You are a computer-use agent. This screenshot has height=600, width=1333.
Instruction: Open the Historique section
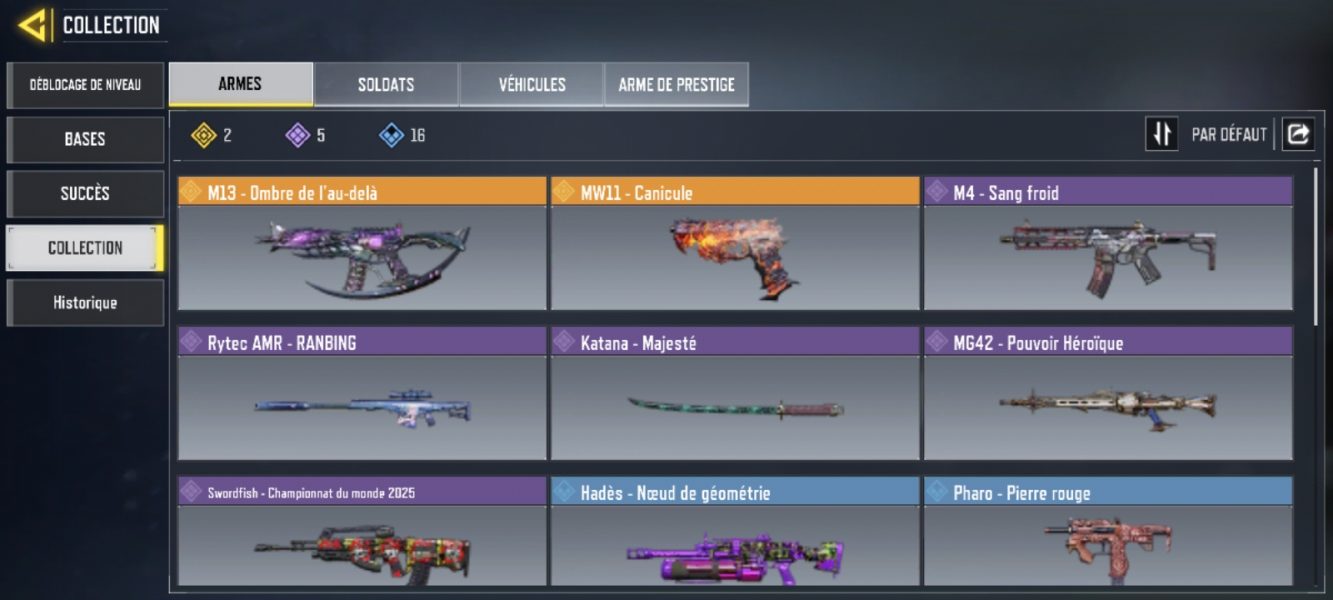pyautogui.click(x=85, y=302)
